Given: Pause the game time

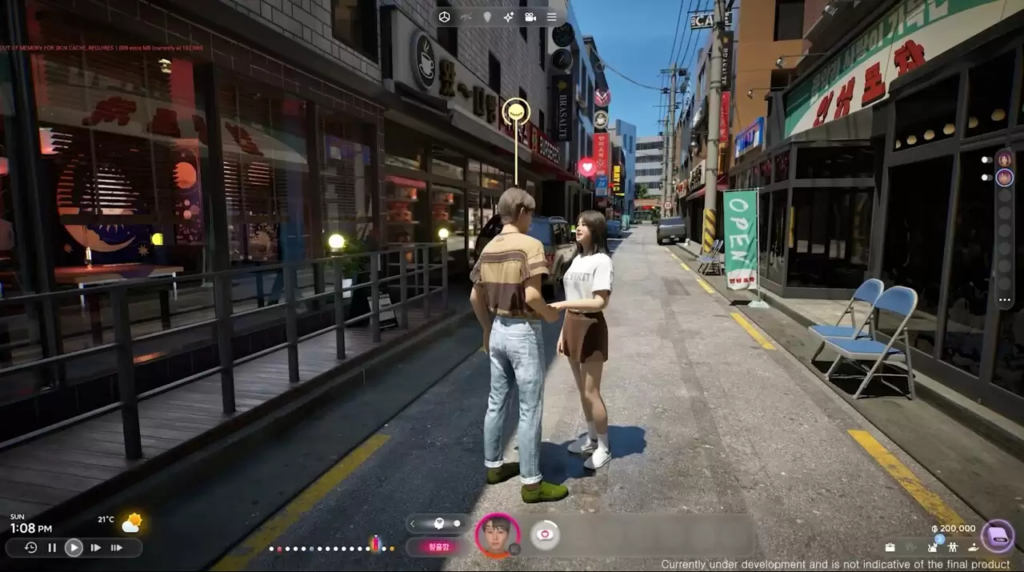Looking at the screenshot, I should click(x=52, y=548).
